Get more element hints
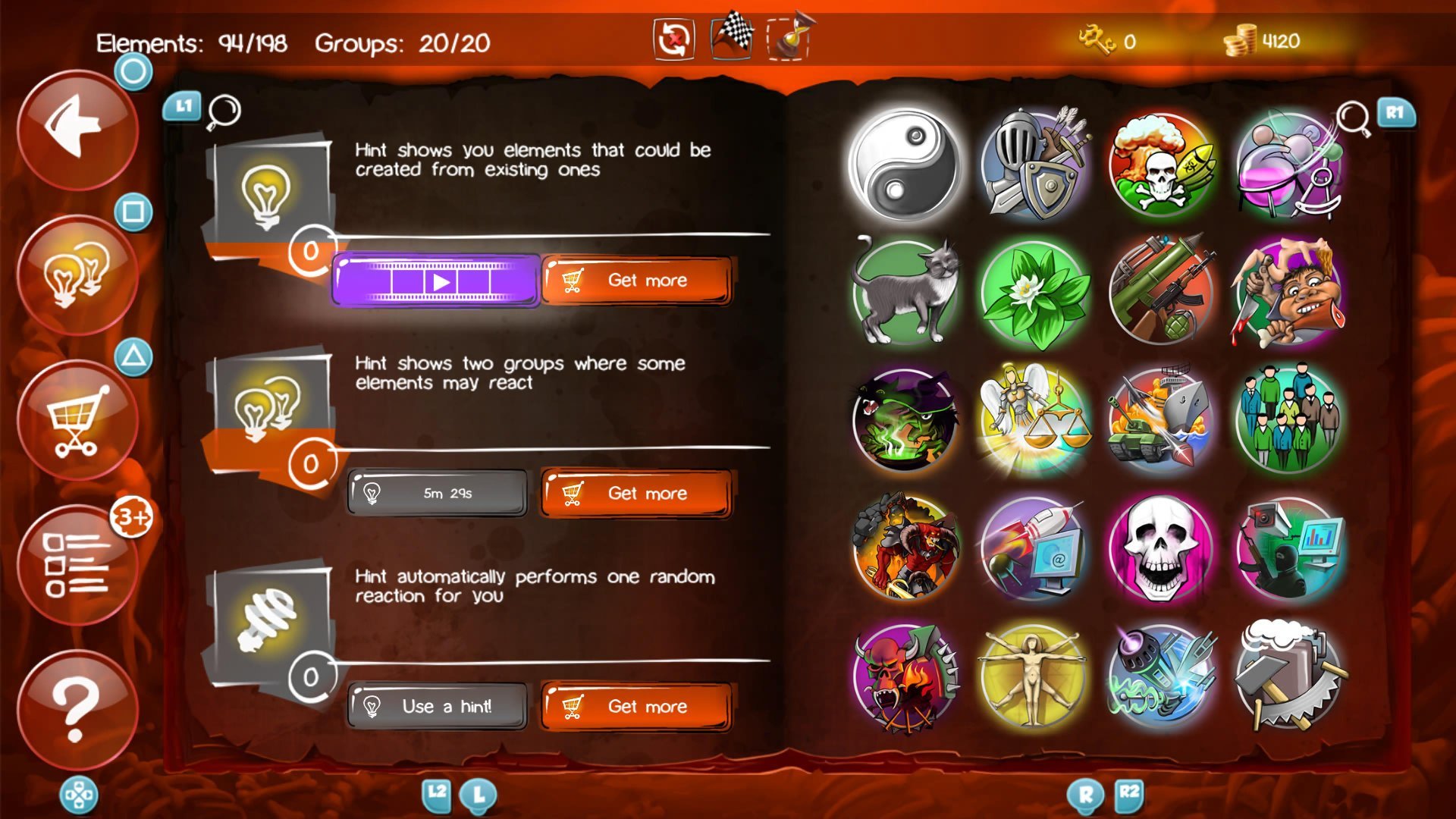The height and width of the screenshot is (819, 1456). (x=637, y=281)
